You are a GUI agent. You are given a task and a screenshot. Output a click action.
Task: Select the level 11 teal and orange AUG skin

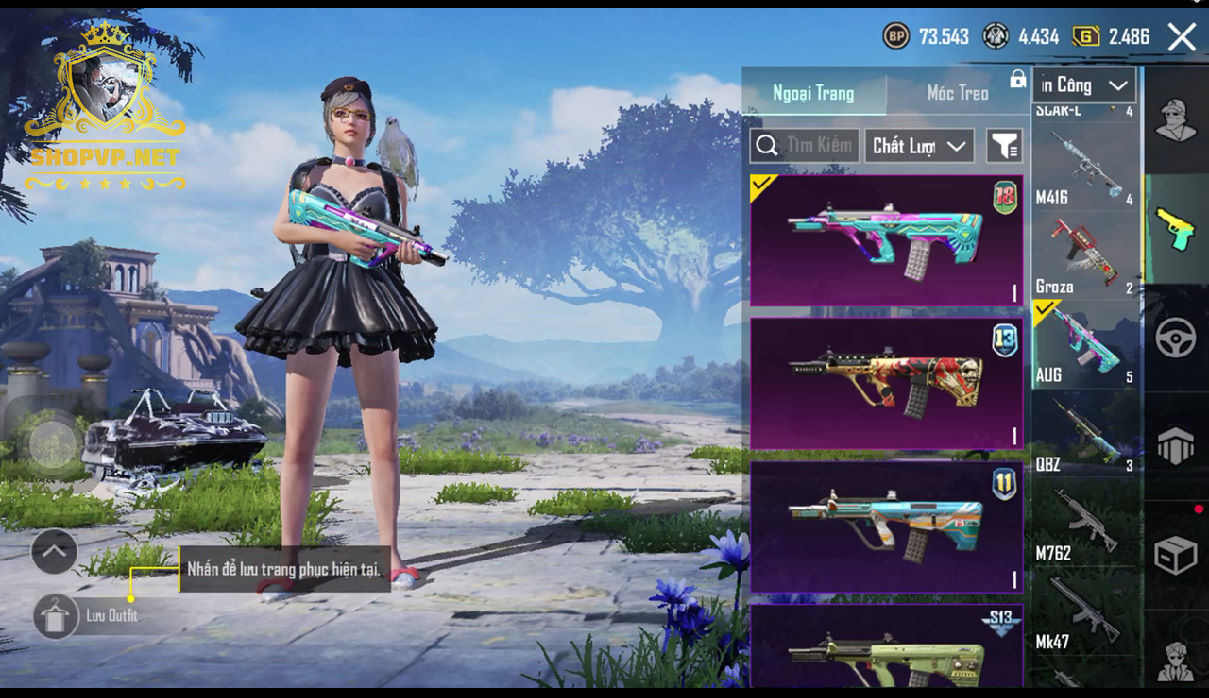(886, 526)
